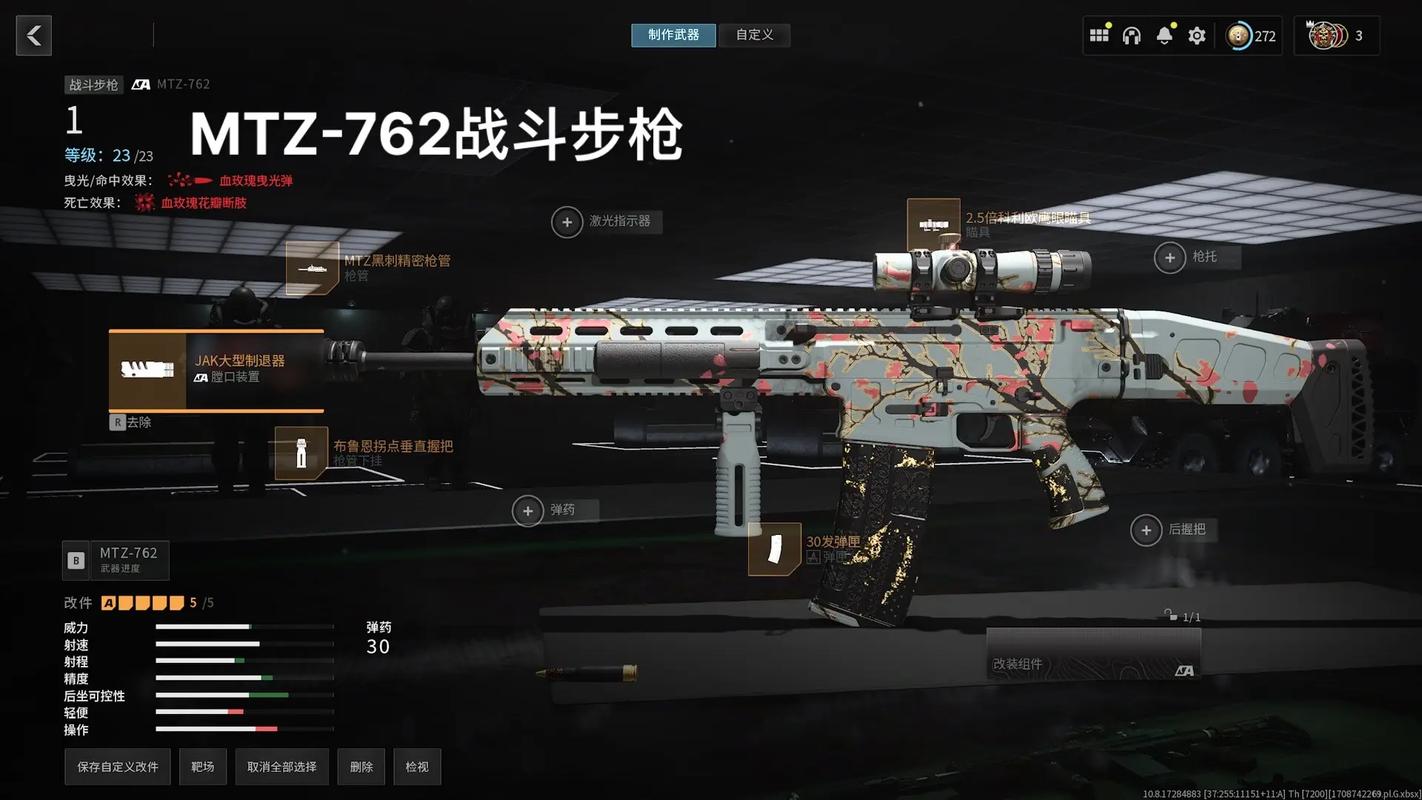
Task: Click the 保存自定义改件 save button
Action: coord(117,766)
